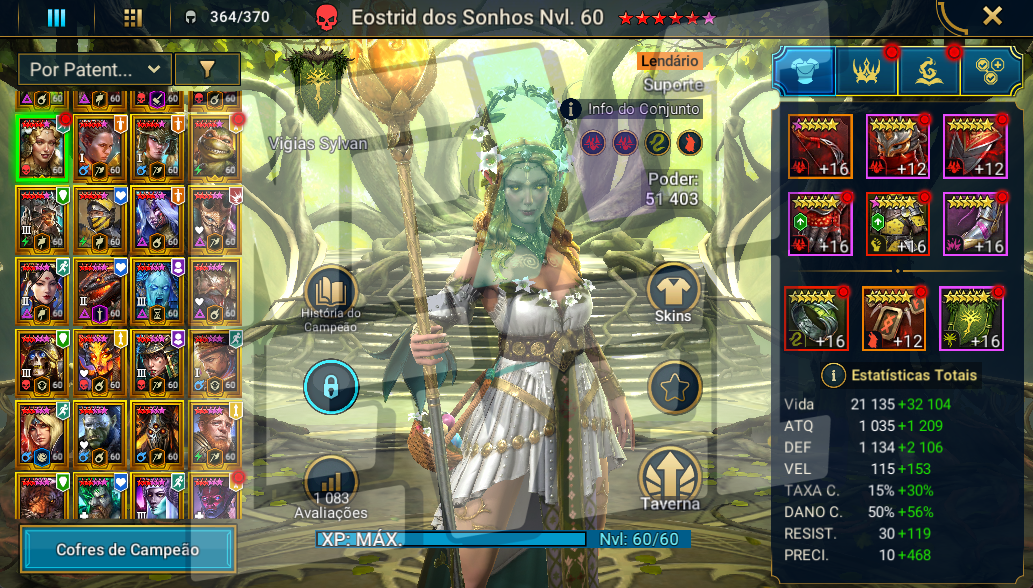Switch to the list view icon
The image size is (1033, 588).
(x=57, y=17)
